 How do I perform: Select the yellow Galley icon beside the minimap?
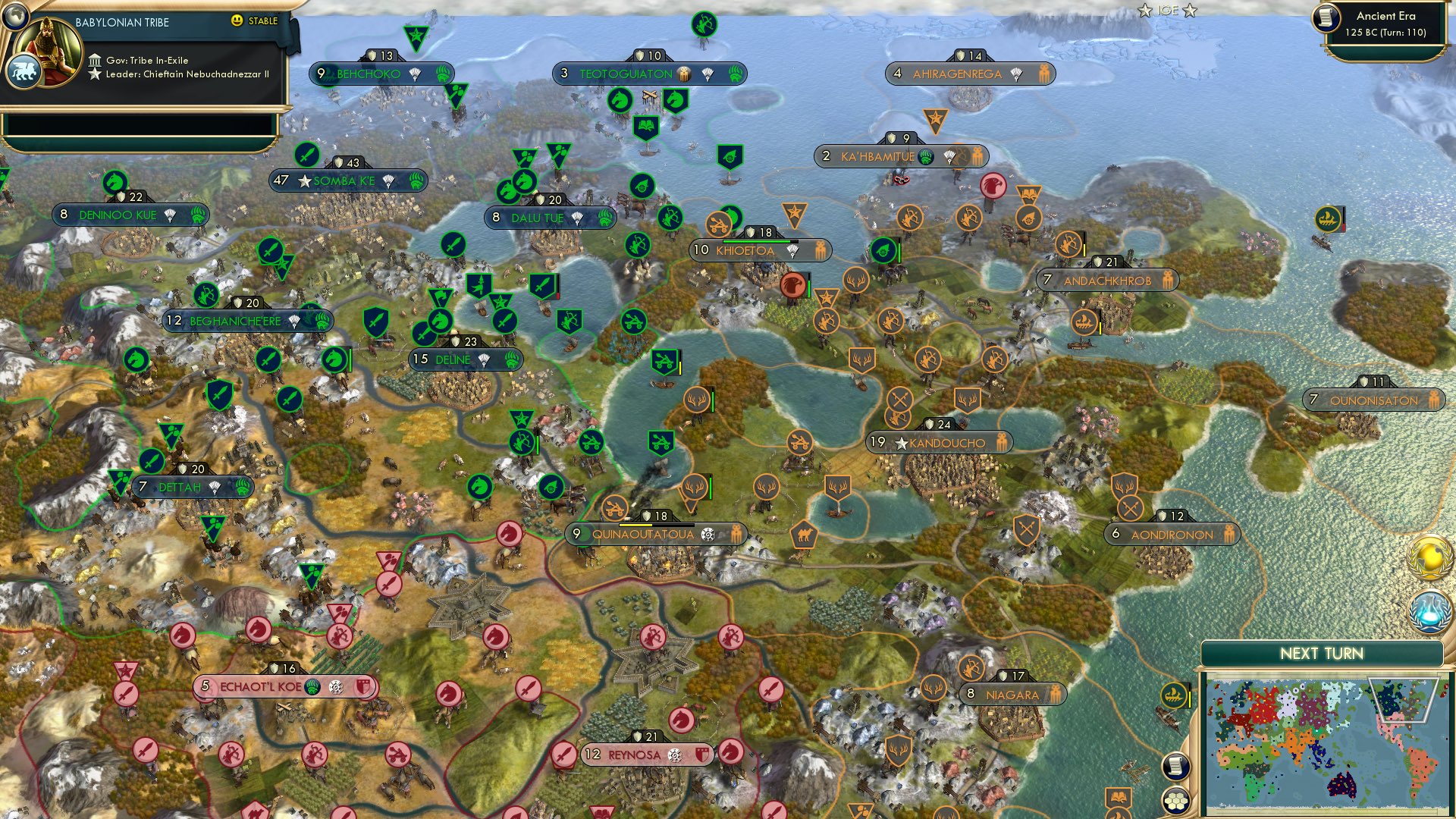pos(1172,695)
